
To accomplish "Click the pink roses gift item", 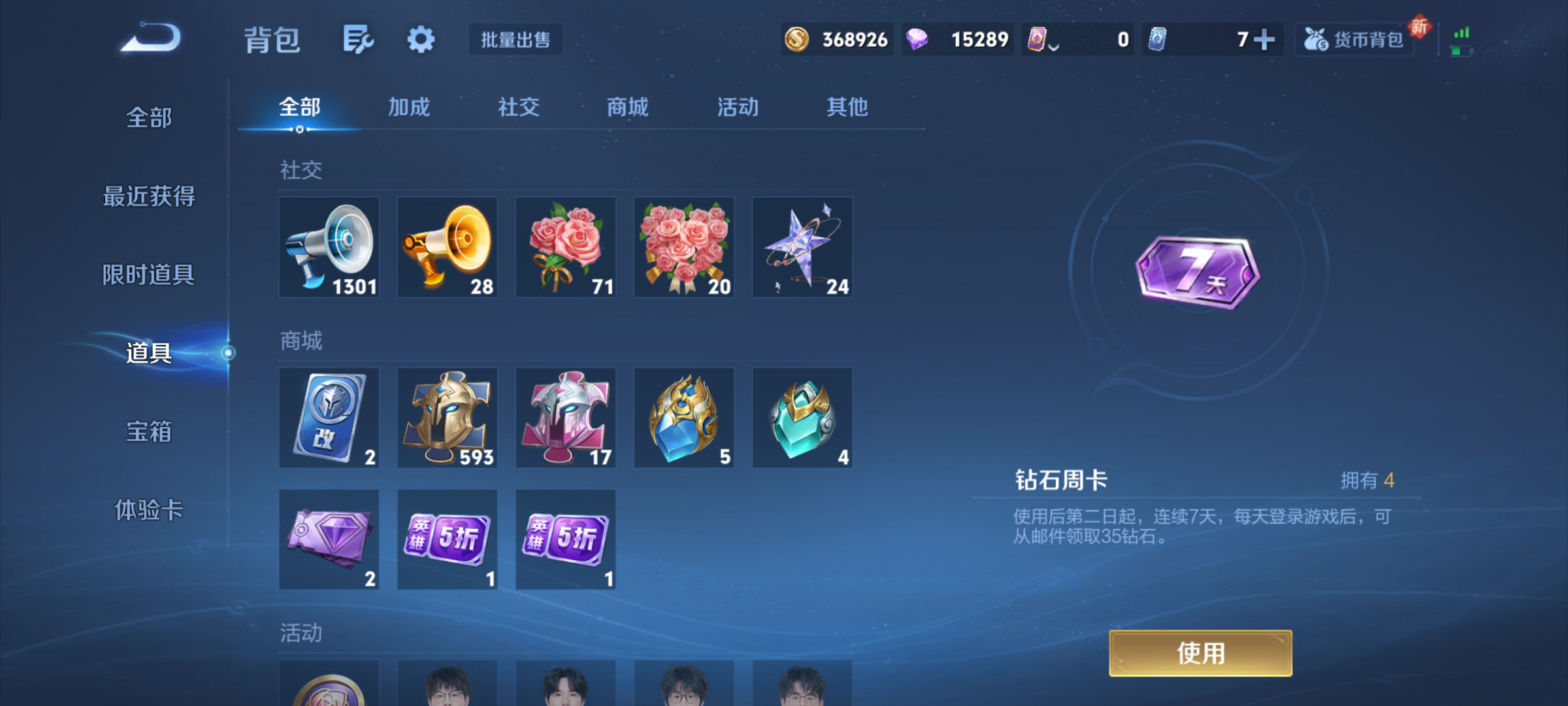I will [x=566, y=247].
